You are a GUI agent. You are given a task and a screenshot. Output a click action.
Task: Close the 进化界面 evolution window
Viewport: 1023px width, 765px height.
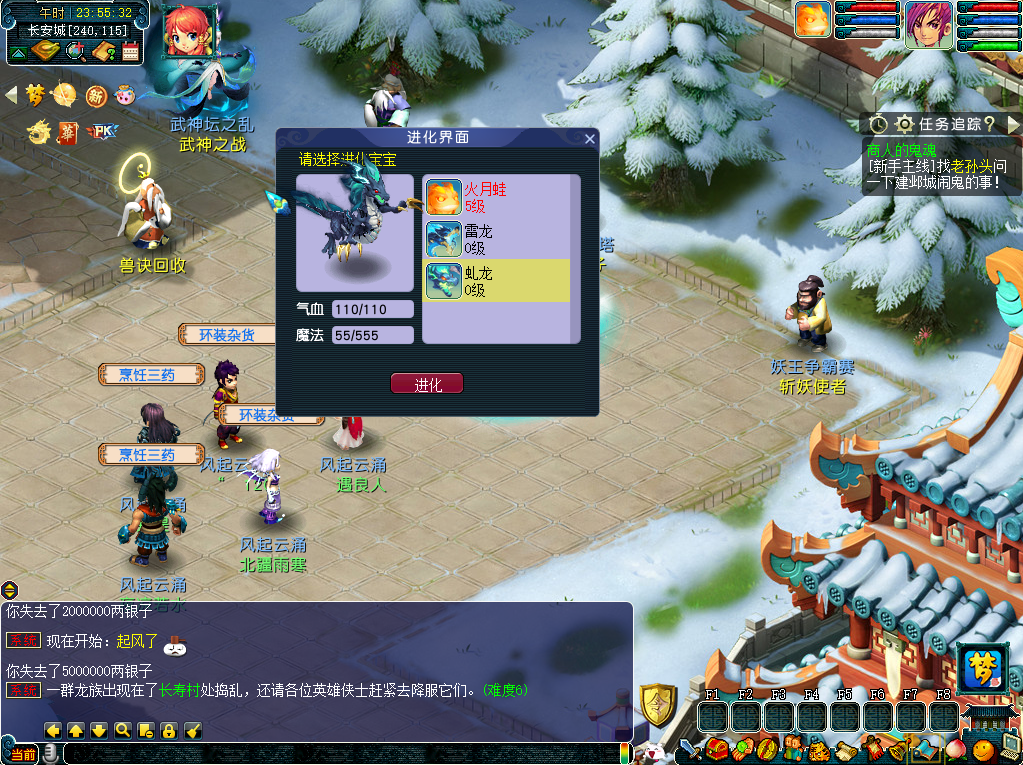point(590,138)
